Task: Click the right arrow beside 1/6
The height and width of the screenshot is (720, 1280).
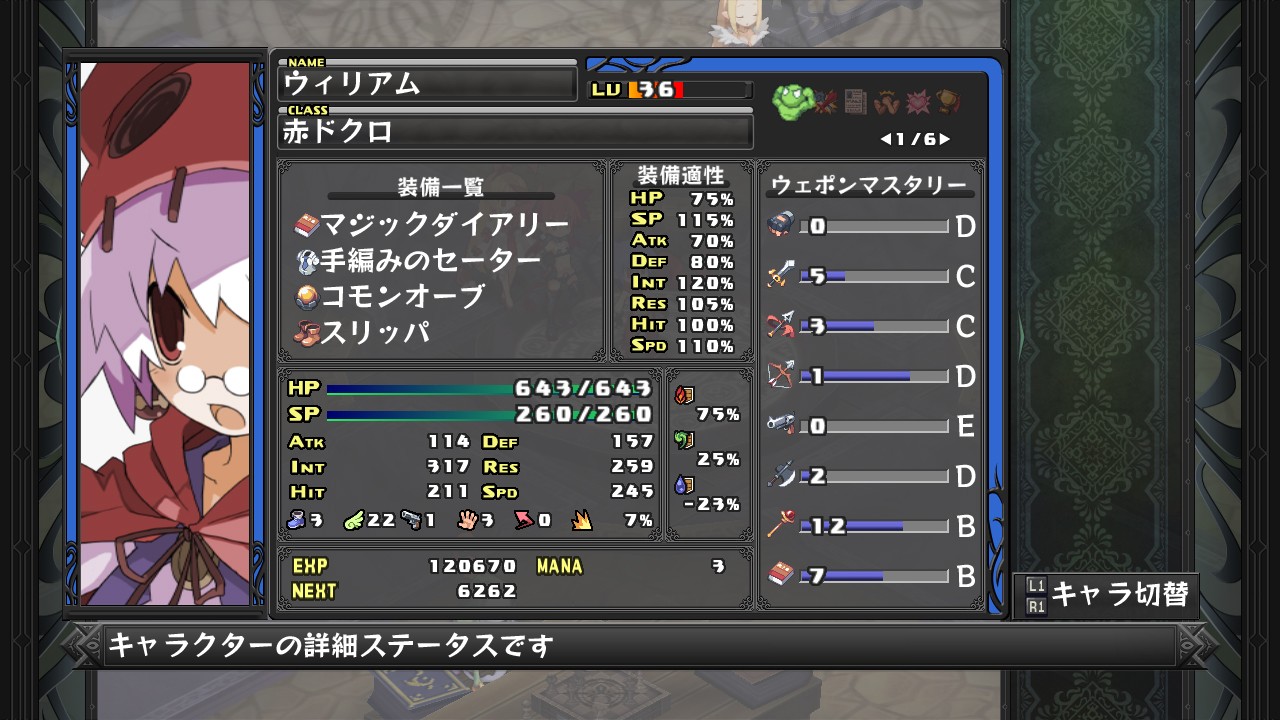Action: 944,138
